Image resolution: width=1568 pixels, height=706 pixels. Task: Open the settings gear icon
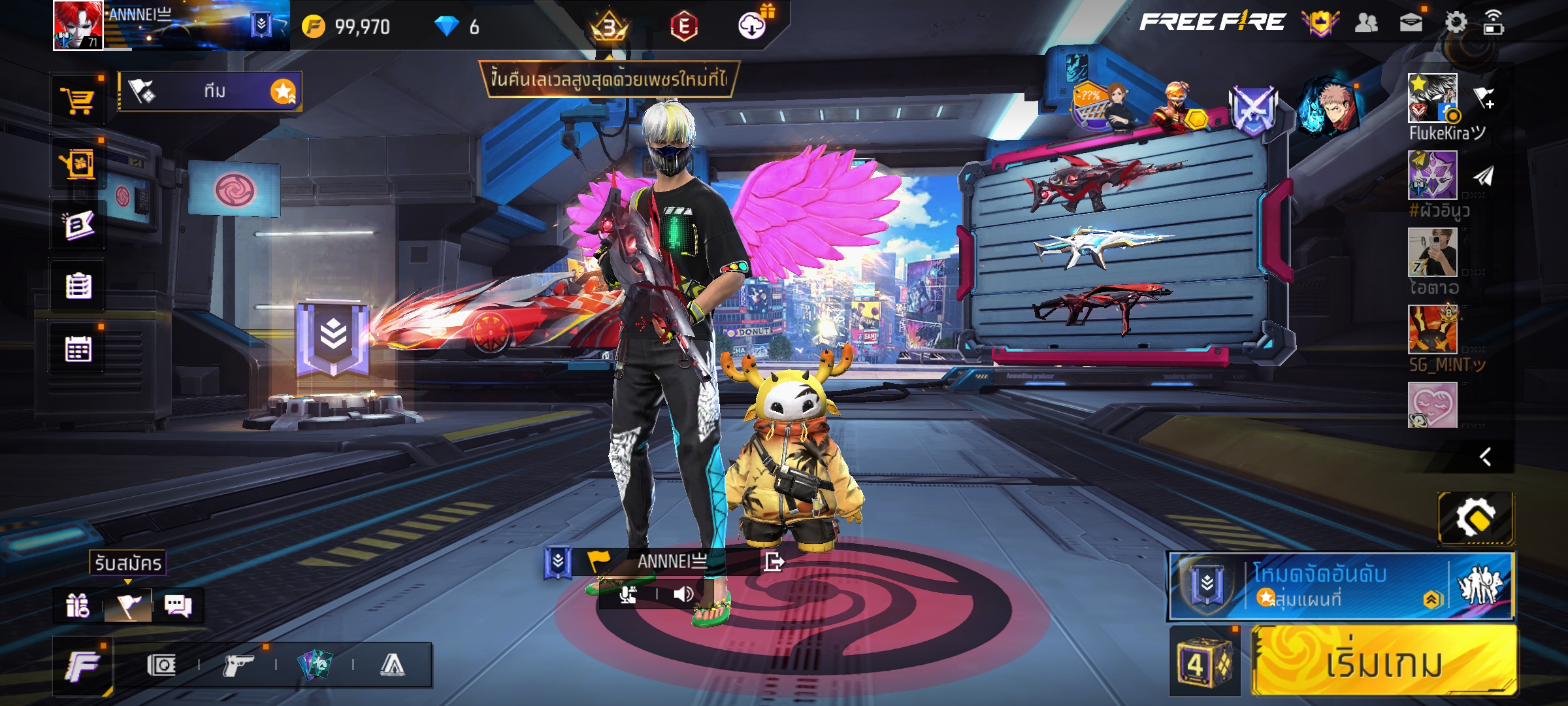click(x=1455, y=24)
